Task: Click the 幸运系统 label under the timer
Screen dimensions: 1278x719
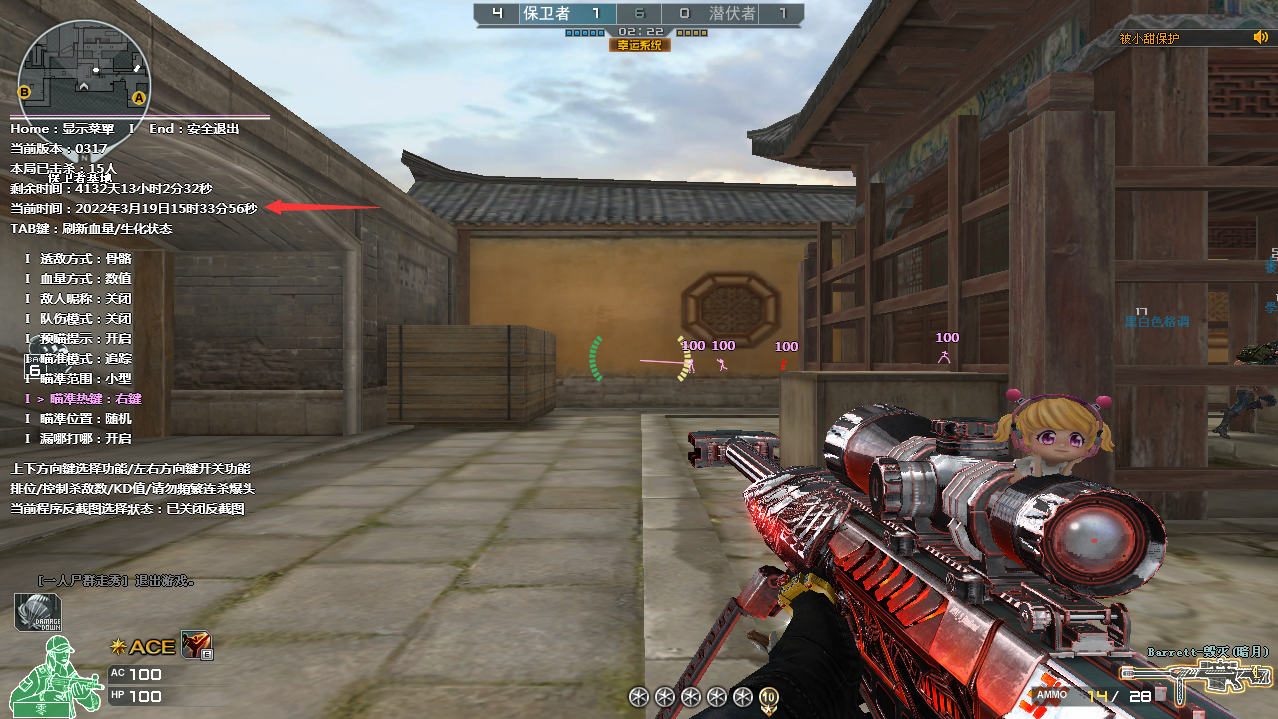Action: click(x=640, y=45)
